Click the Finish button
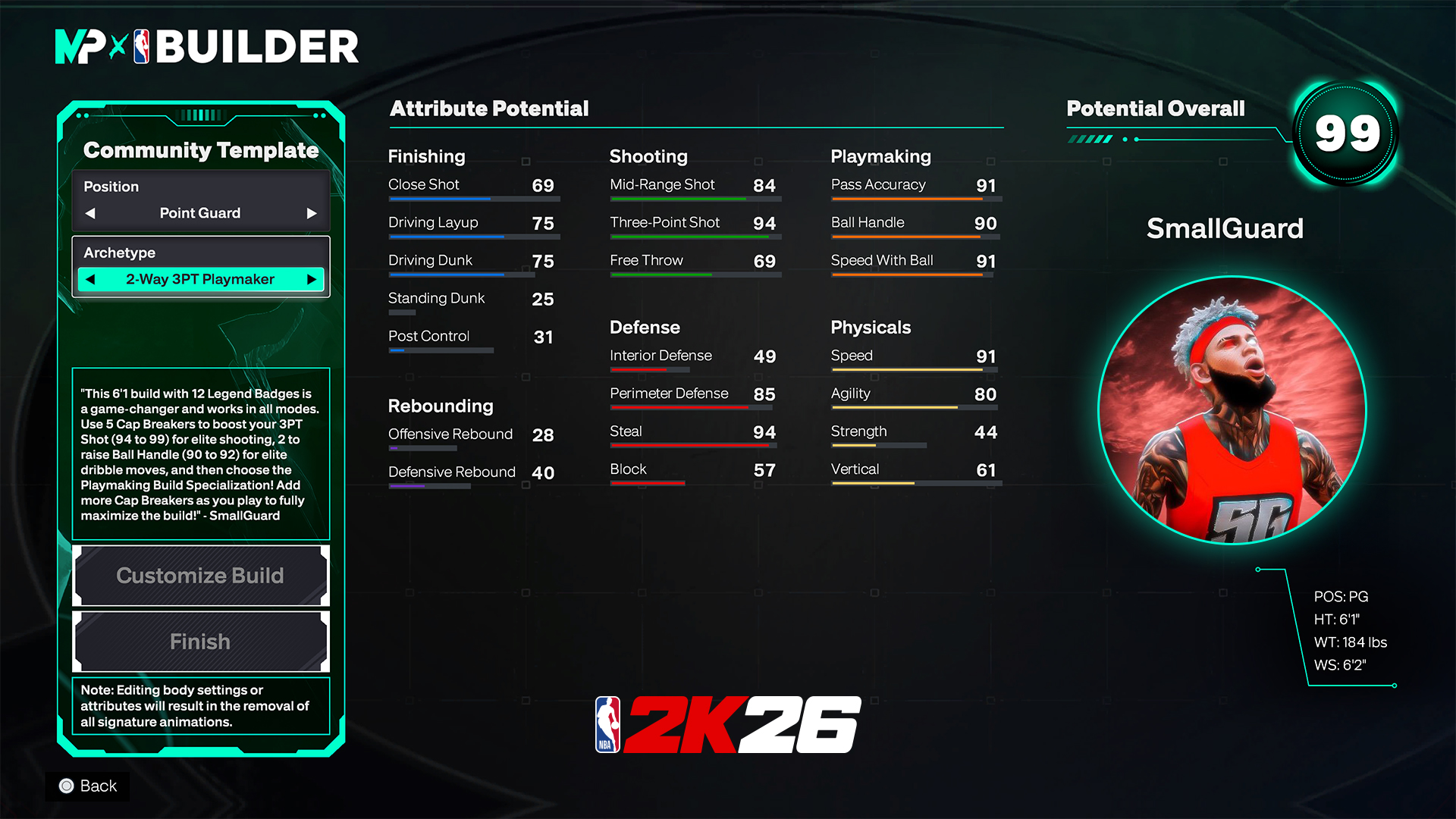1456x819 pixels. 200,642
